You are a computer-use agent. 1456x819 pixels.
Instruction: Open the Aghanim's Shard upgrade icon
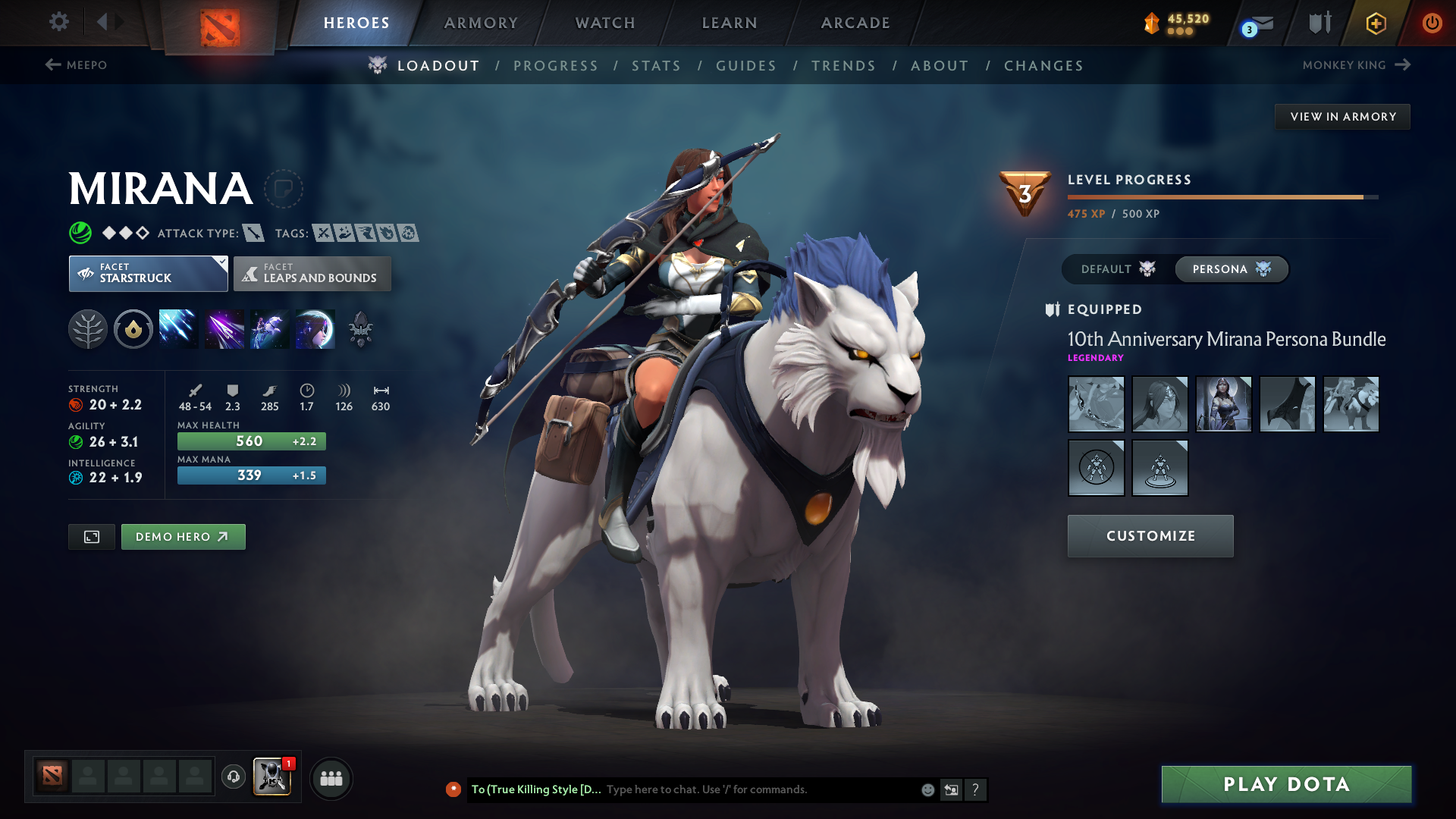361,328
